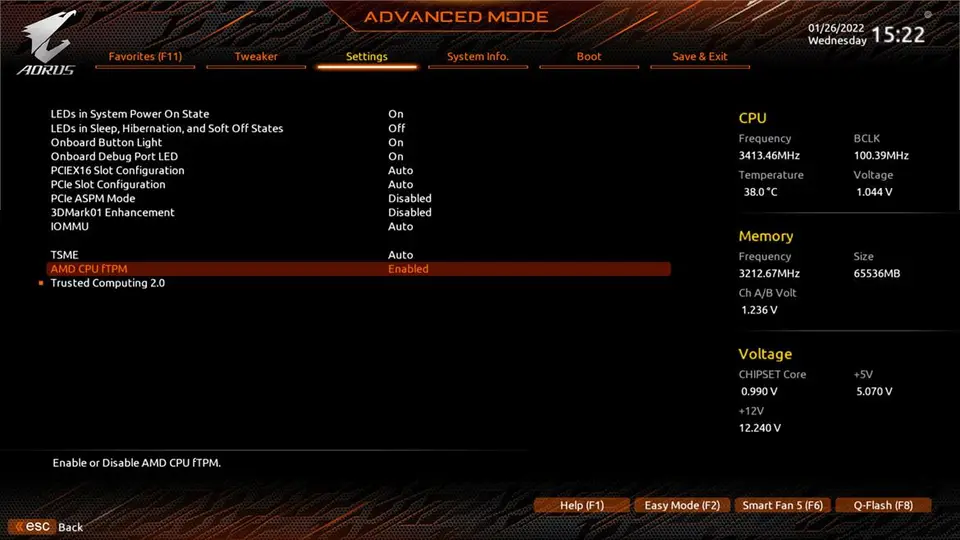Open the Boot tab
The image size is (960, 540).
click(589, 57)
